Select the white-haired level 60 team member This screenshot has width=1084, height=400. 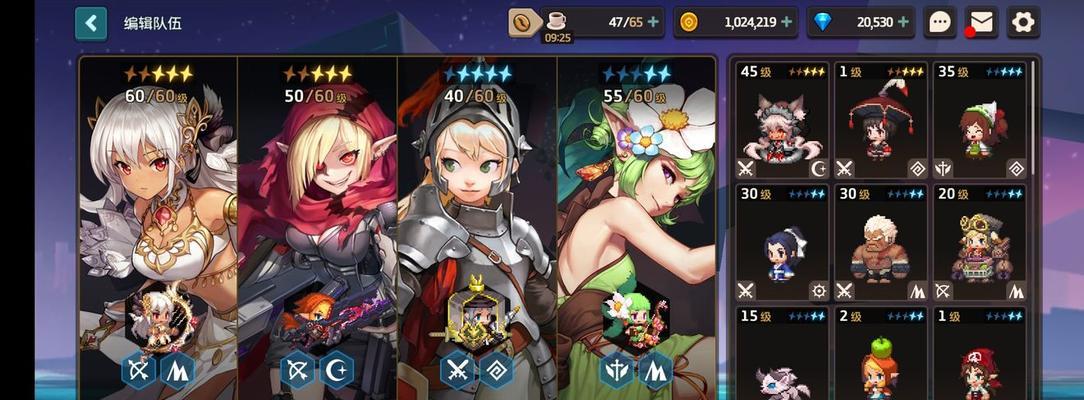[158, 220]
